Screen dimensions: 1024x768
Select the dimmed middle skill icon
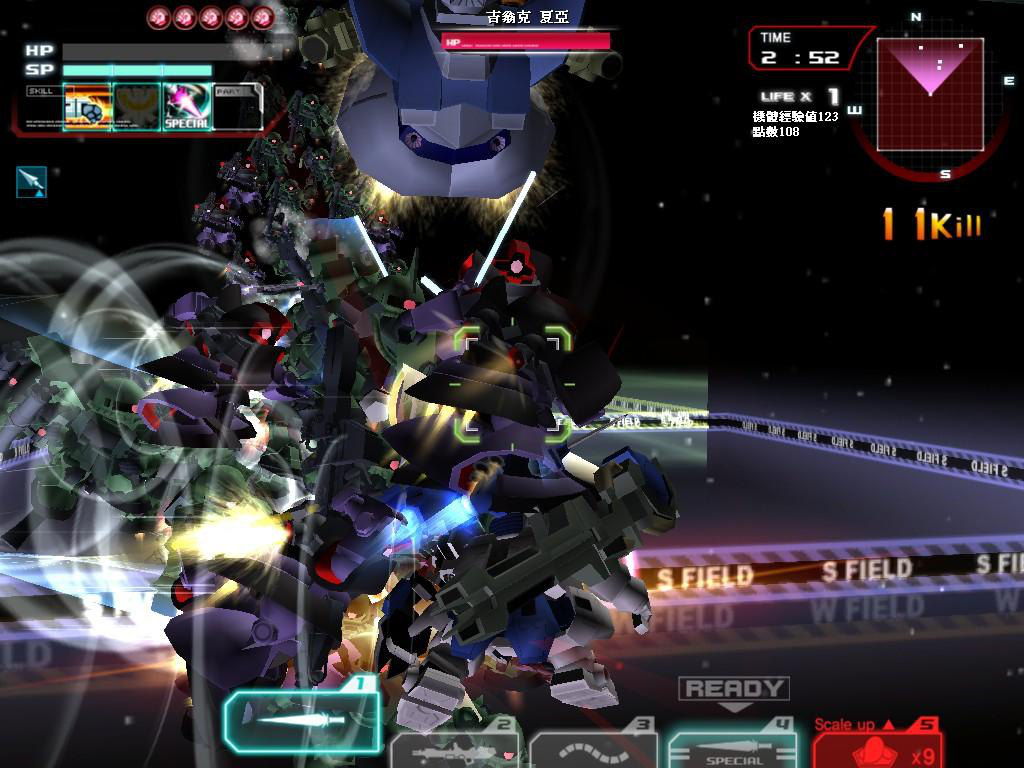[137, 107]
